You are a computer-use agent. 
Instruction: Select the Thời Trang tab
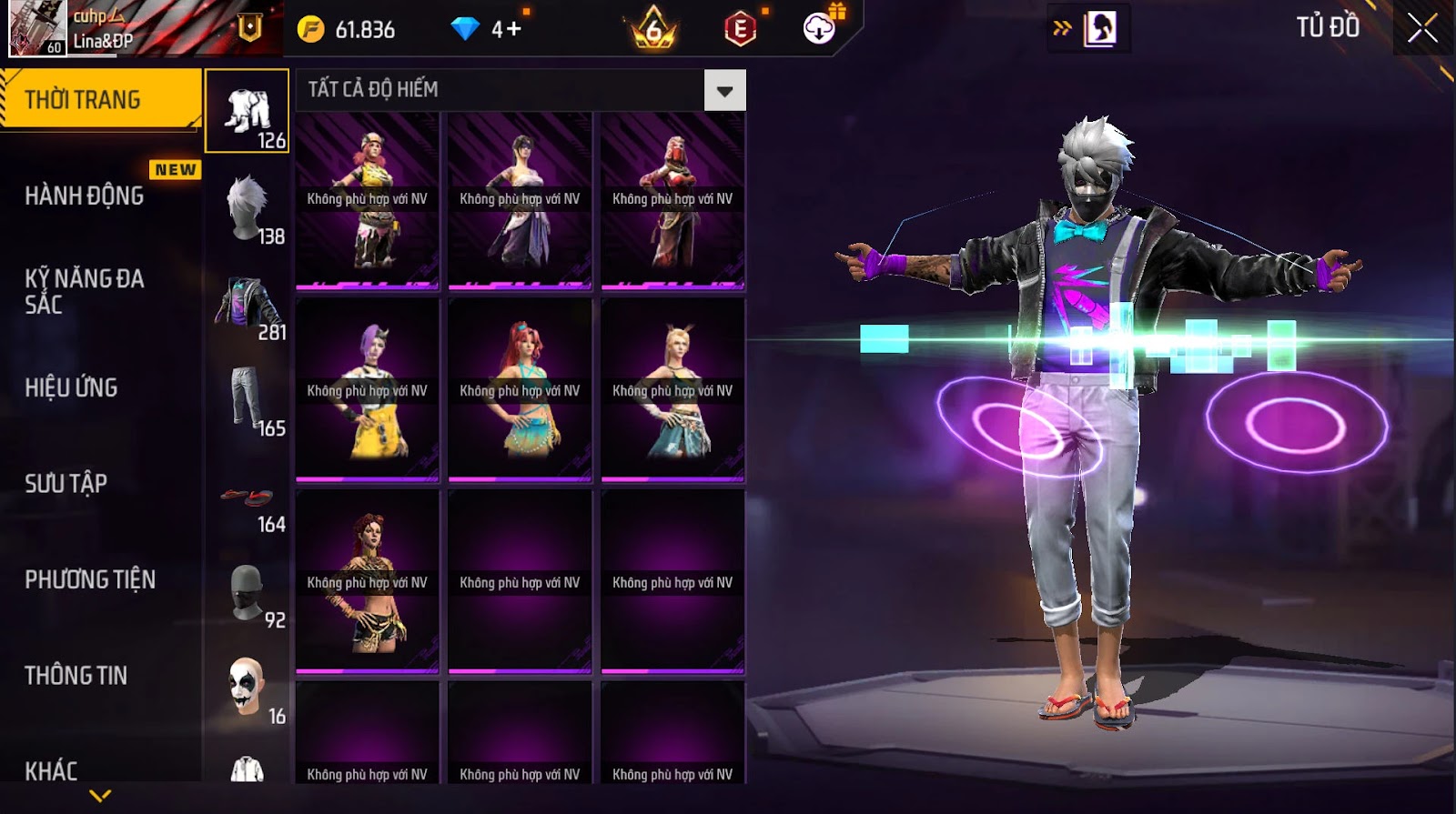[x=100, y=99]
